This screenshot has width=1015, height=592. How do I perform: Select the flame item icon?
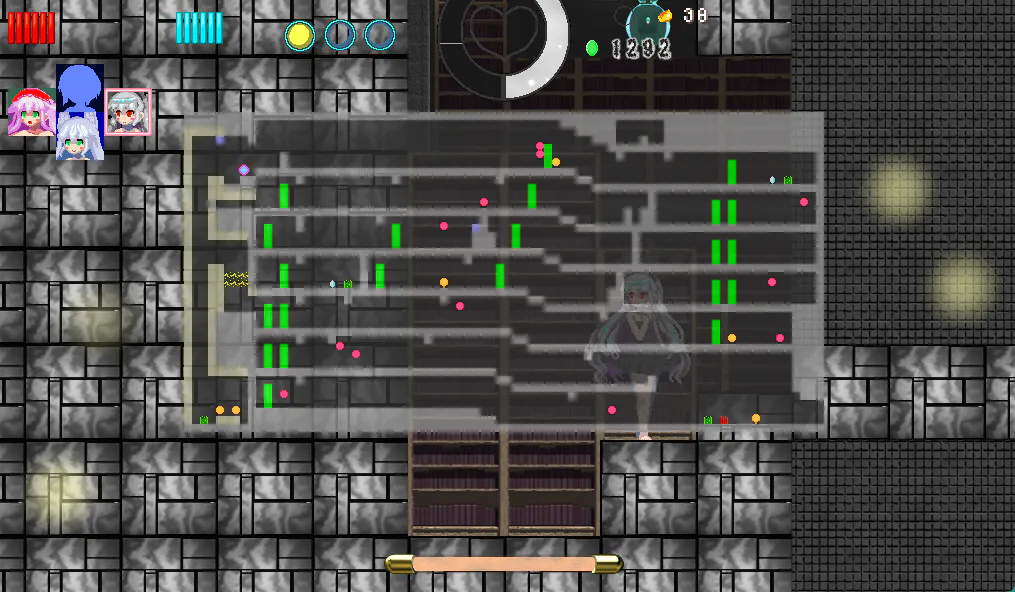[x=665, y=15]
